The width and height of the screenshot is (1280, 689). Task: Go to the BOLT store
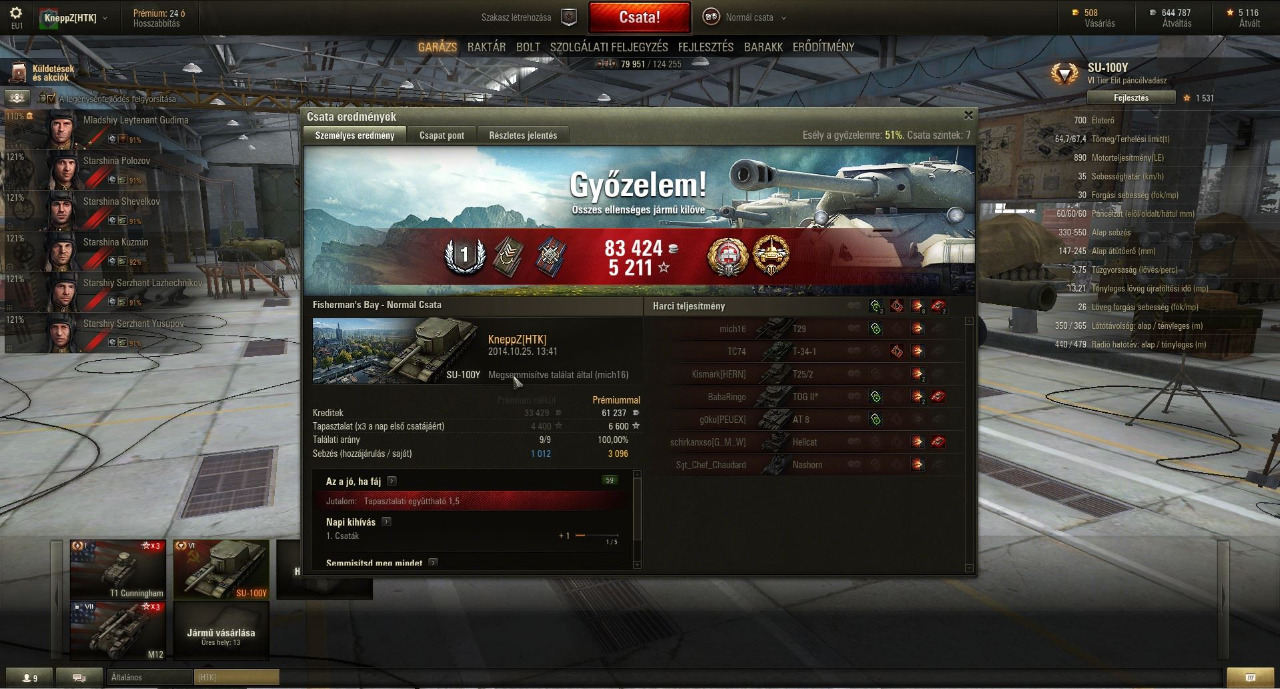coord(528,47)
